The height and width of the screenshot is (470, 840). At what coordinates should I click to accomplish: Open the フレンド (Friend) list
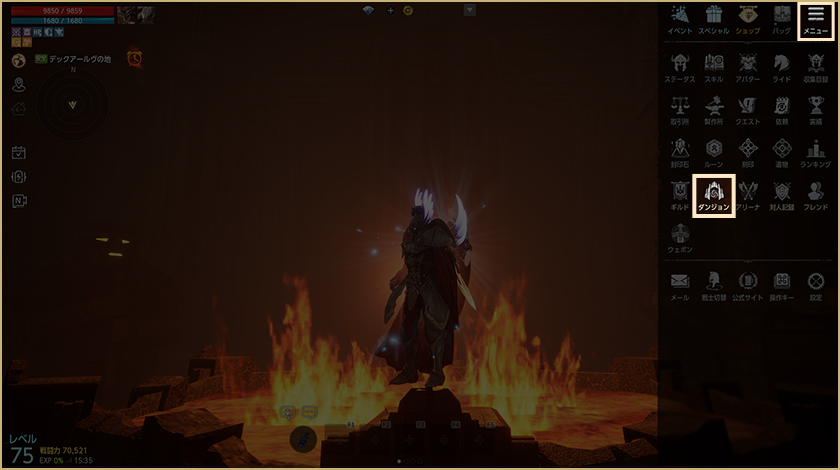click(815, 194)
